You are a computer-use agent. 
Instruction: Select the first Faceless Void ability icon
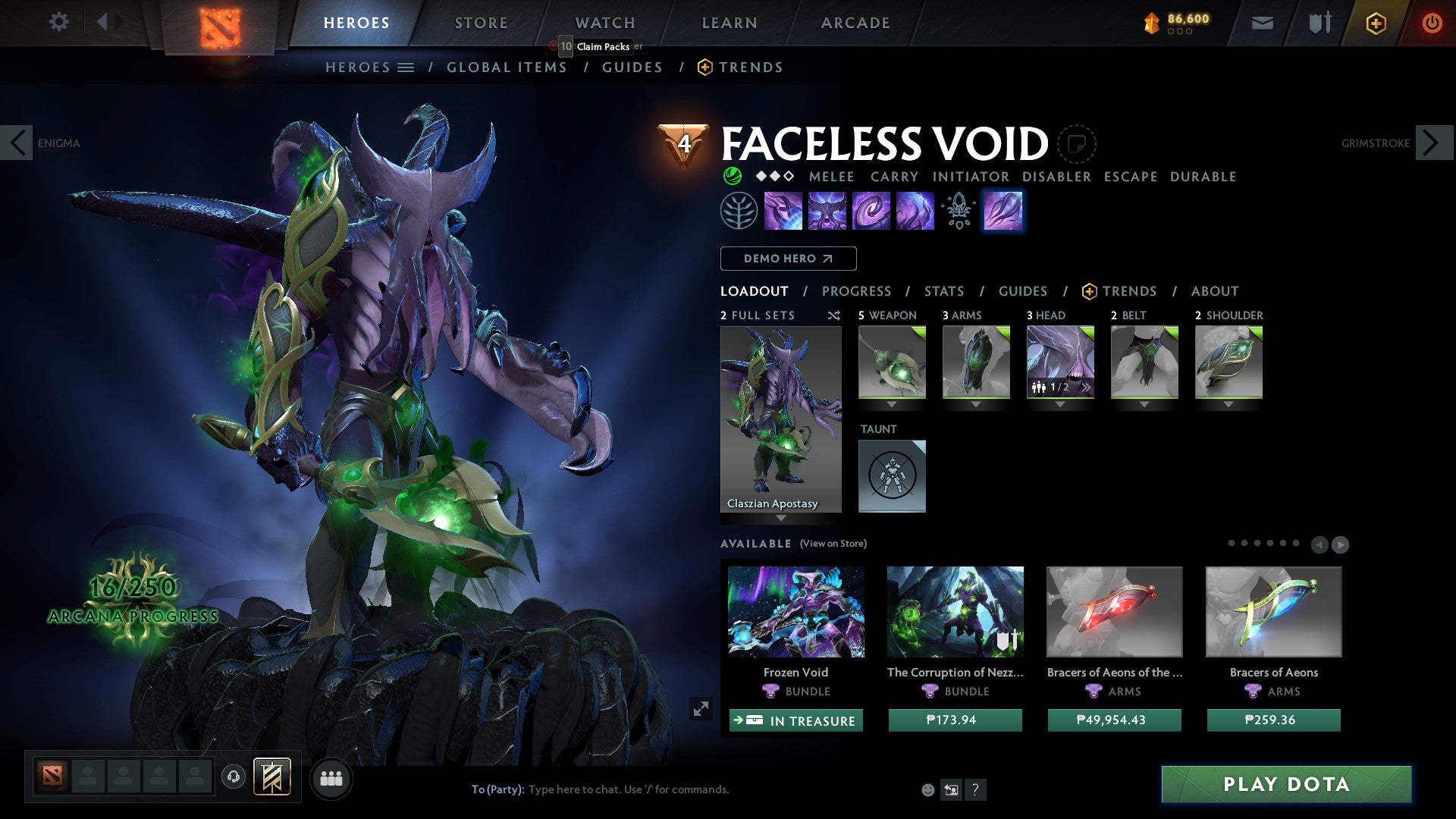pyautogui.click(x=783, y=211)
